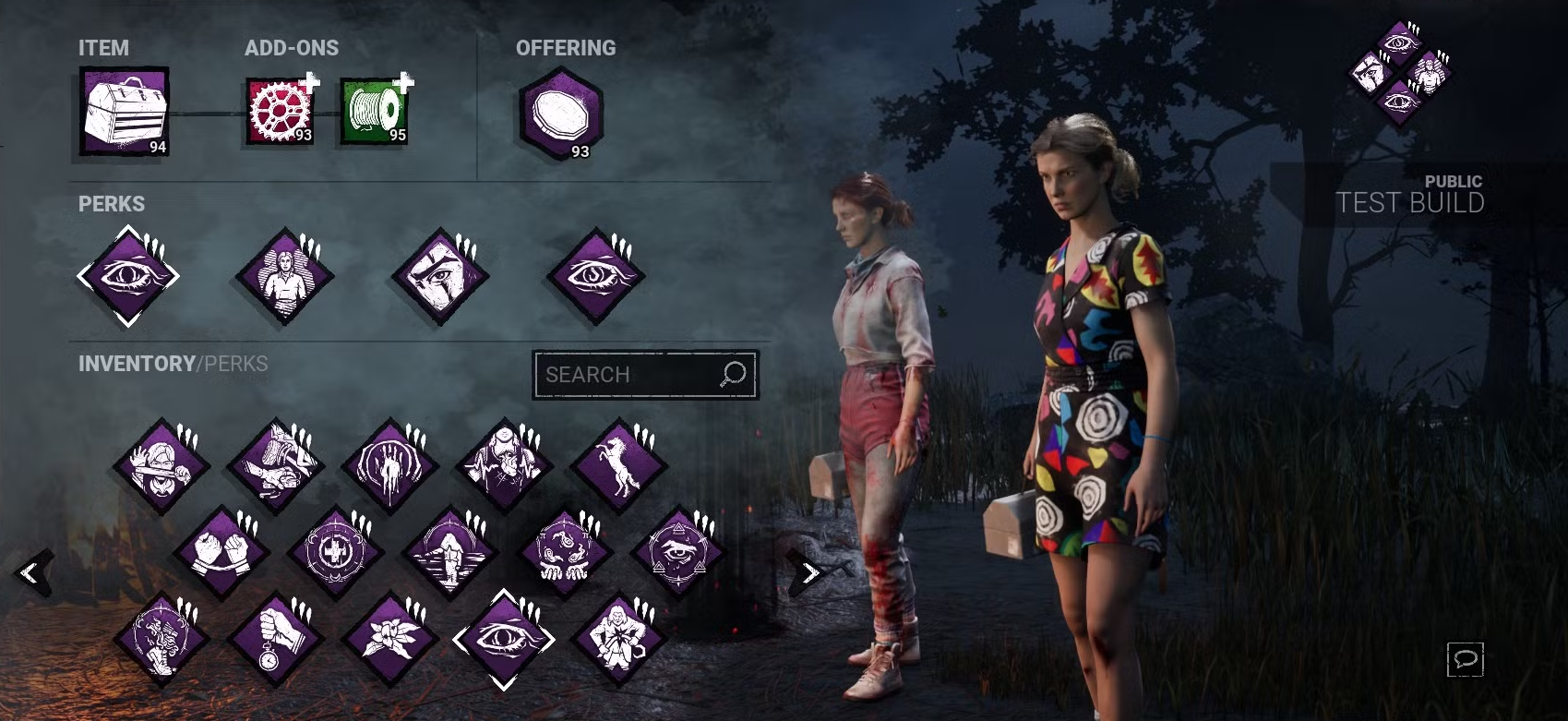This screenshot has height=721, width=1568.
Task: Open the chat speech bubble
Action: coord(1465,659)
